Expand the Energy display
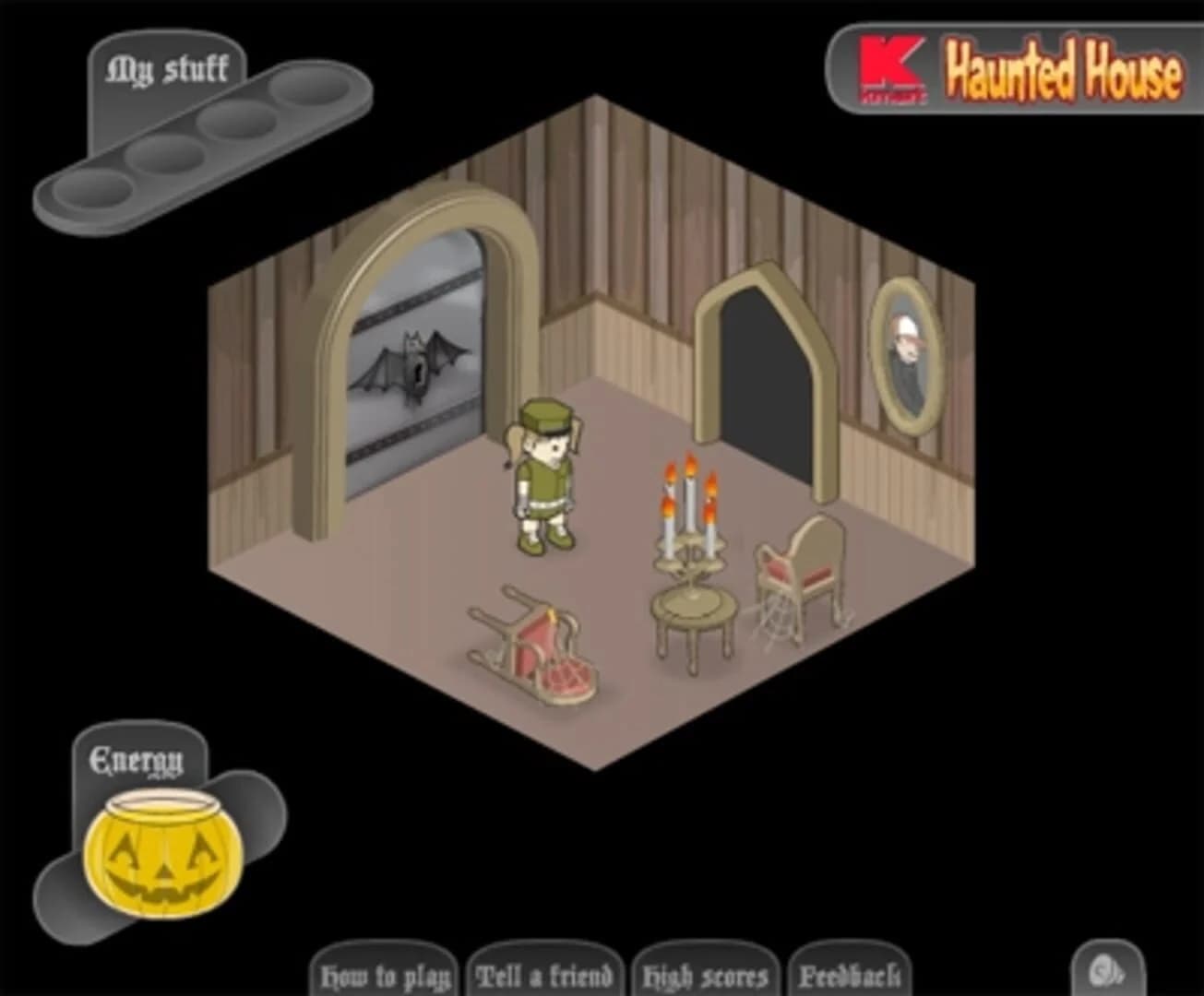1204x996 pixels. (135, 759)
